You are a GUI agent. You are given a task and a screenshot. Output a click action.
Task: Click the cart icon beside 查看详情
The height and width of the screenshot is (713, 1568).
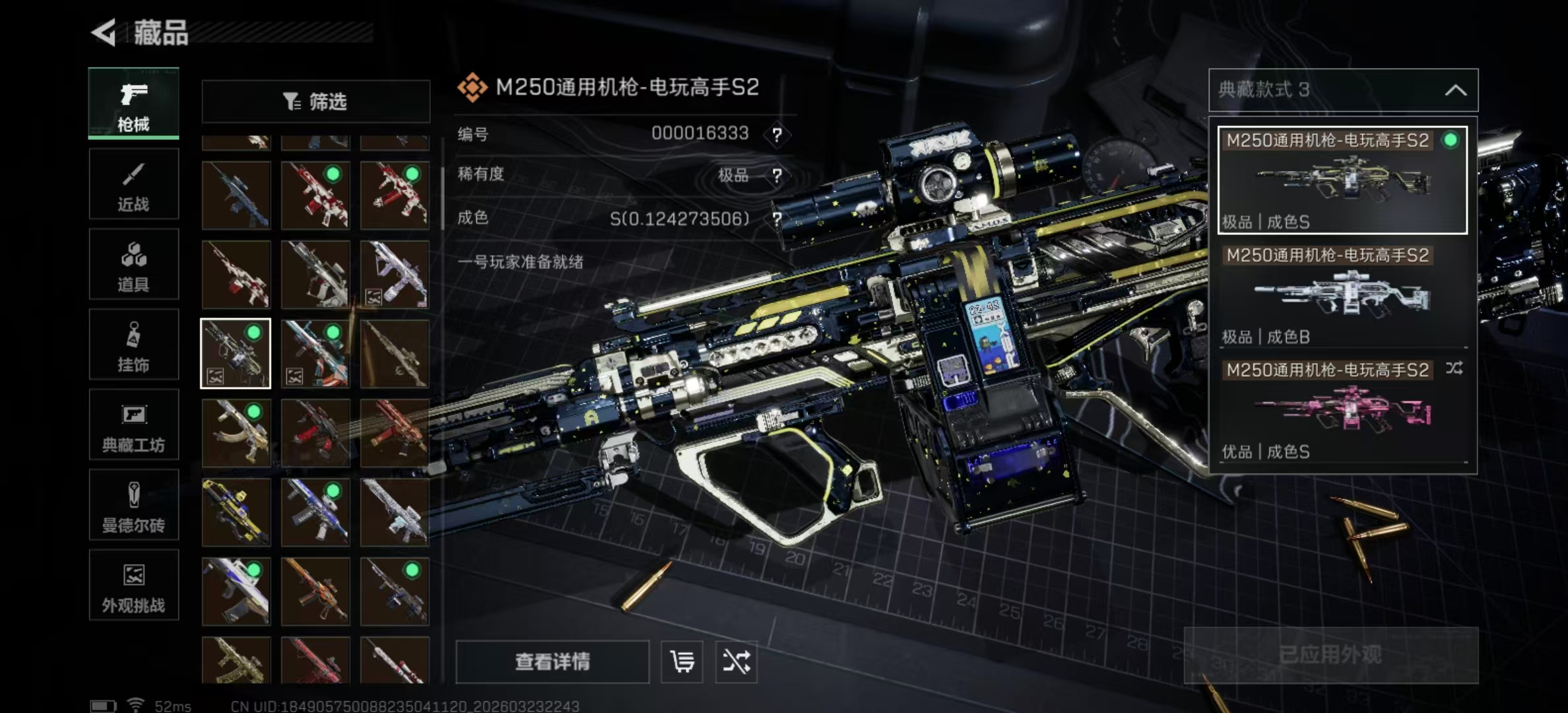coord(682,662)
